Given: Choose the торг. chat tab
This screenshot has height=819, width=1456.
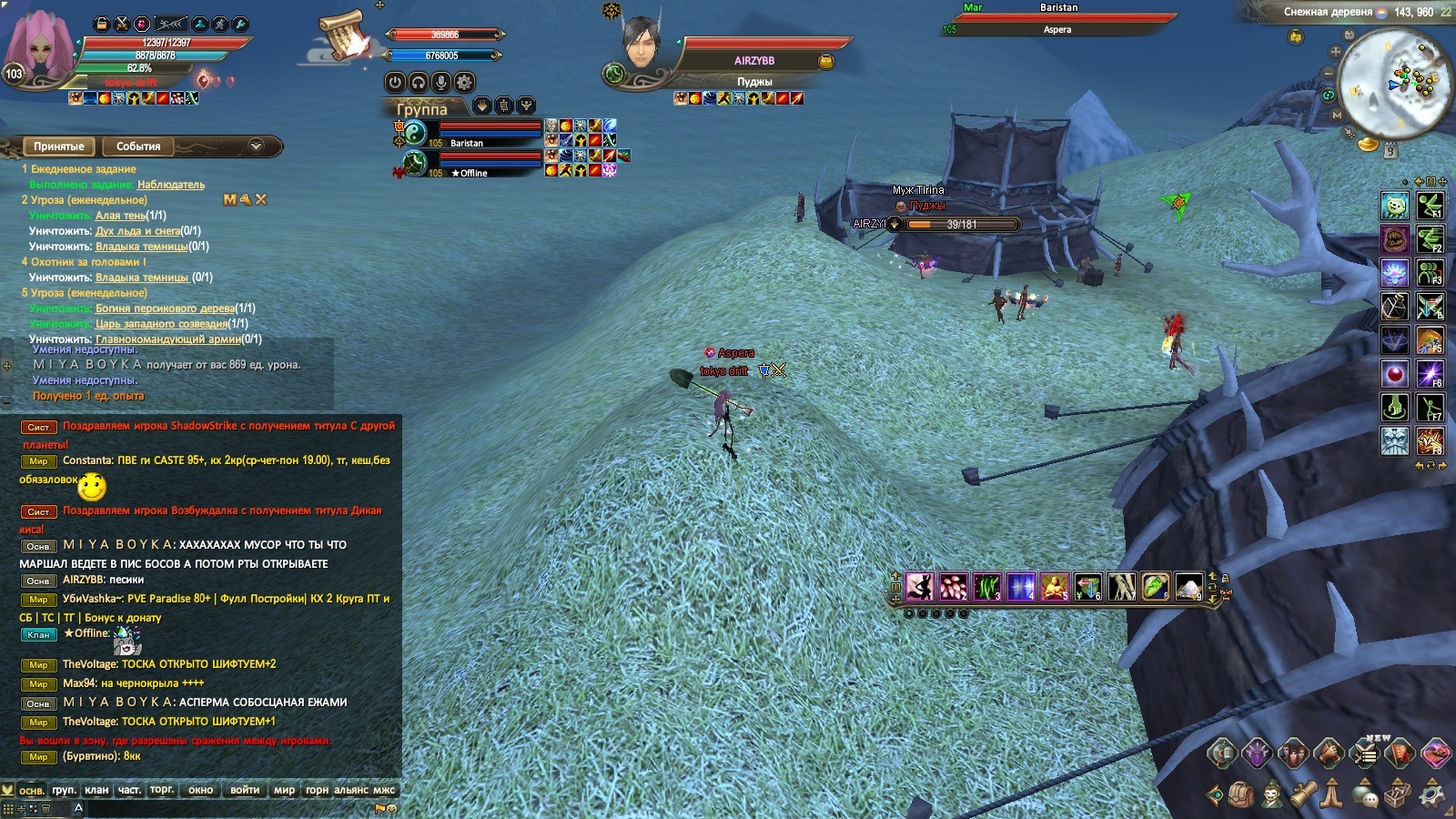Looking at the screenshot, I should (162, 790).
